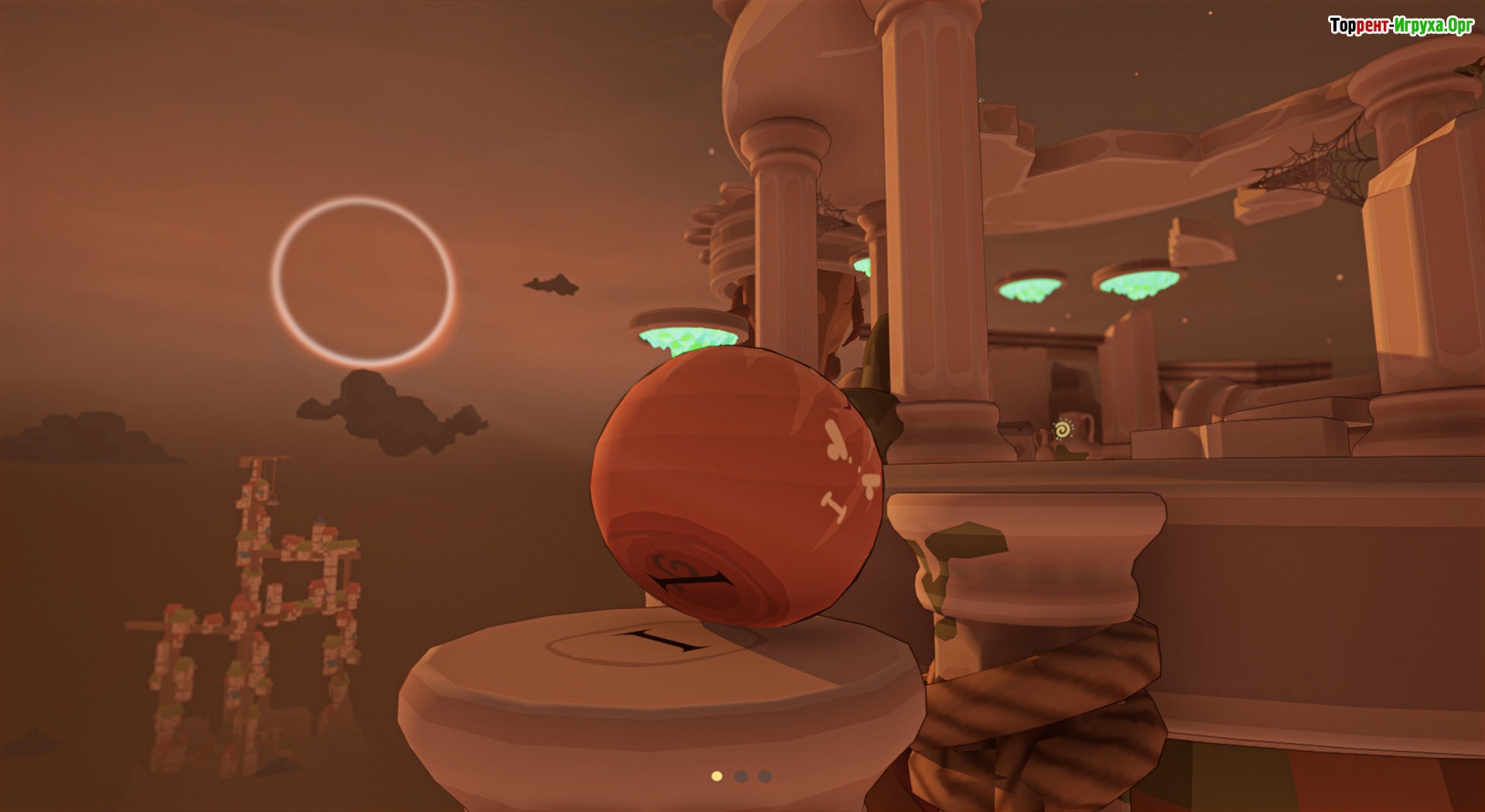Click the glowing spiral interaction marker
This screenshot has height=812, width=1485.
(x=1063, y=428)
